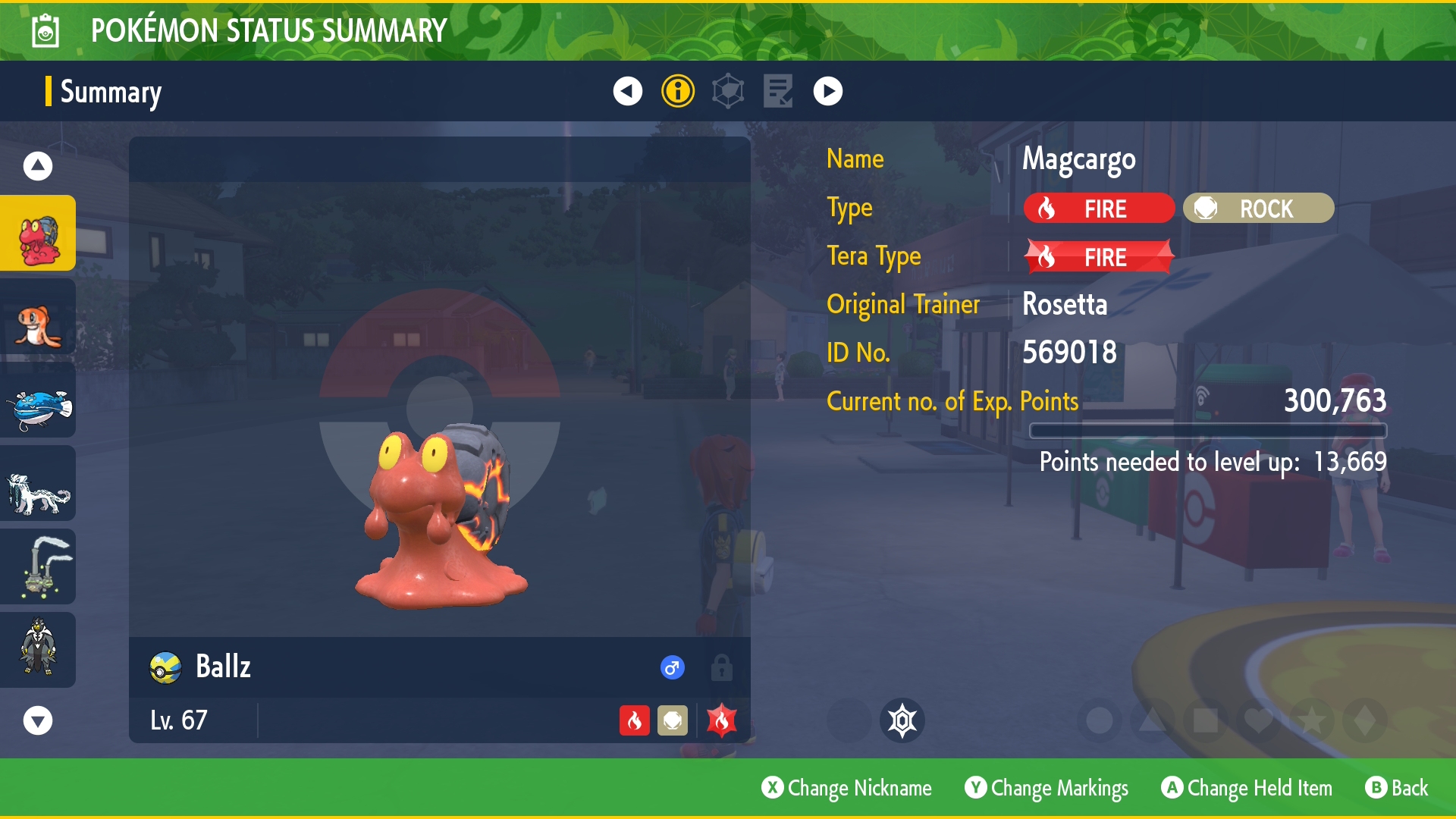Move down the party list arrow
The width and height of the screenshot is (1456, 819).
[38, 720]
